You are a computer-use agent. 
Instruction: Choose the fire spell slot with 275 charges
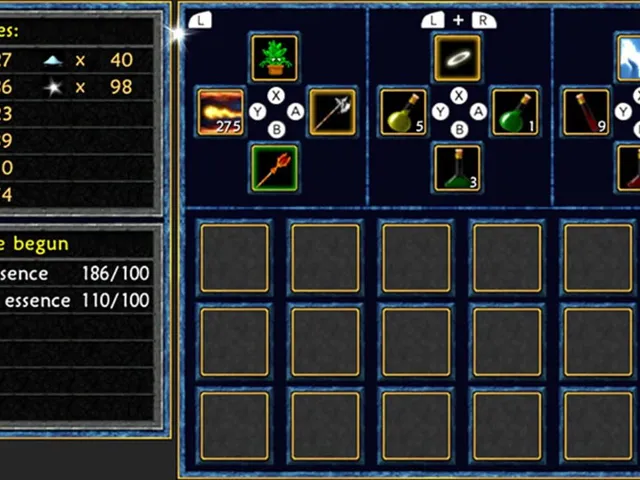pyautogui.click(x=221, y=111)
